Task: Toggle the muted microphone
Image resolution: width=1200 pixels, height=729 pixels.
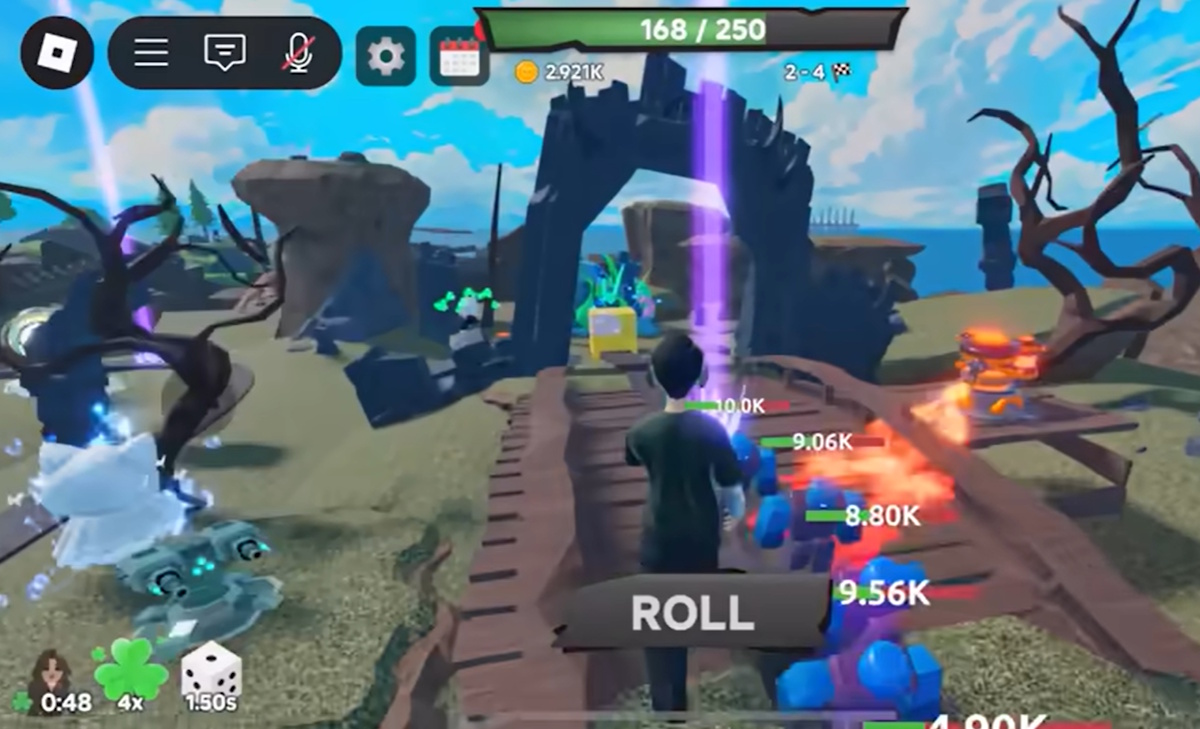Action: click(x=297, y=53)
